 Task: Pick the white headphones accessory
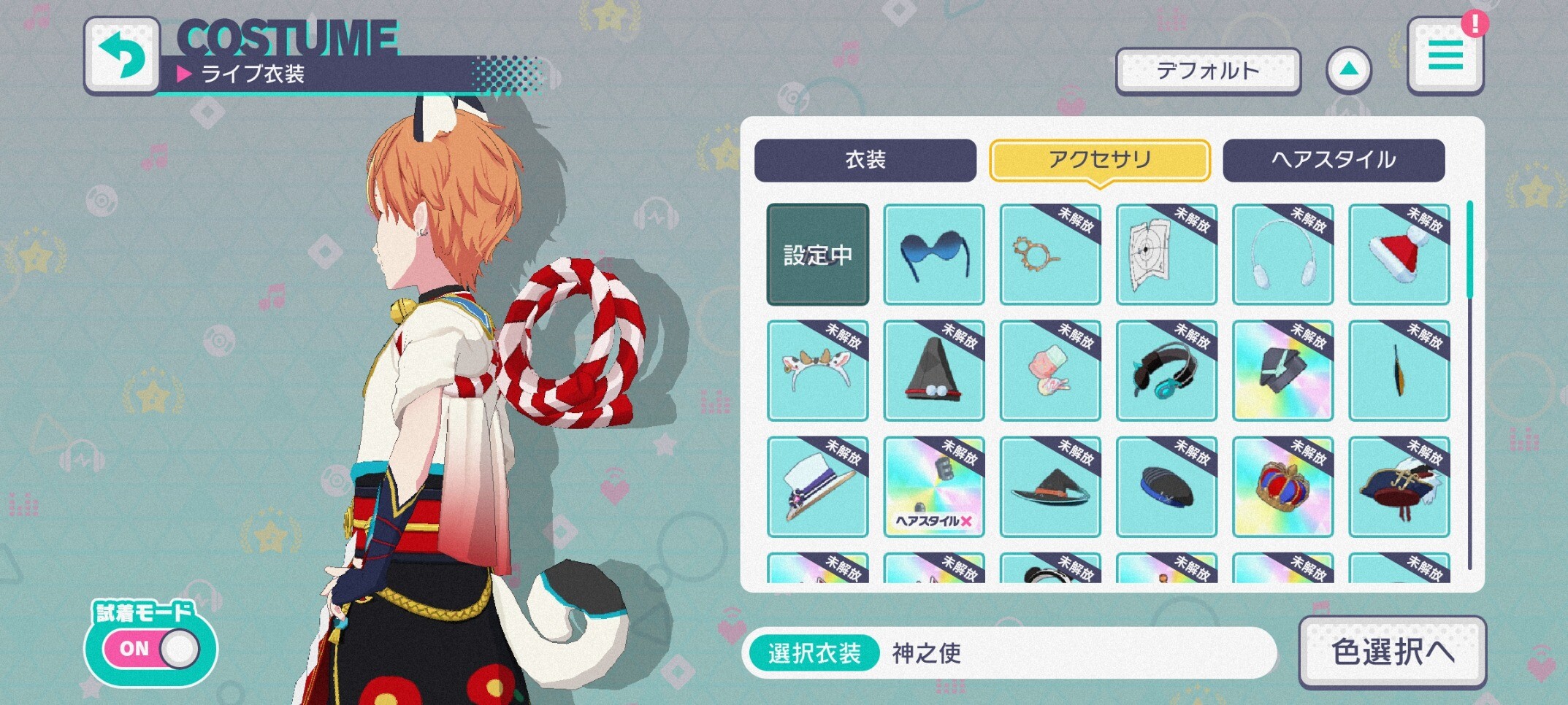pyautogui.click(x=1282, y=254)
